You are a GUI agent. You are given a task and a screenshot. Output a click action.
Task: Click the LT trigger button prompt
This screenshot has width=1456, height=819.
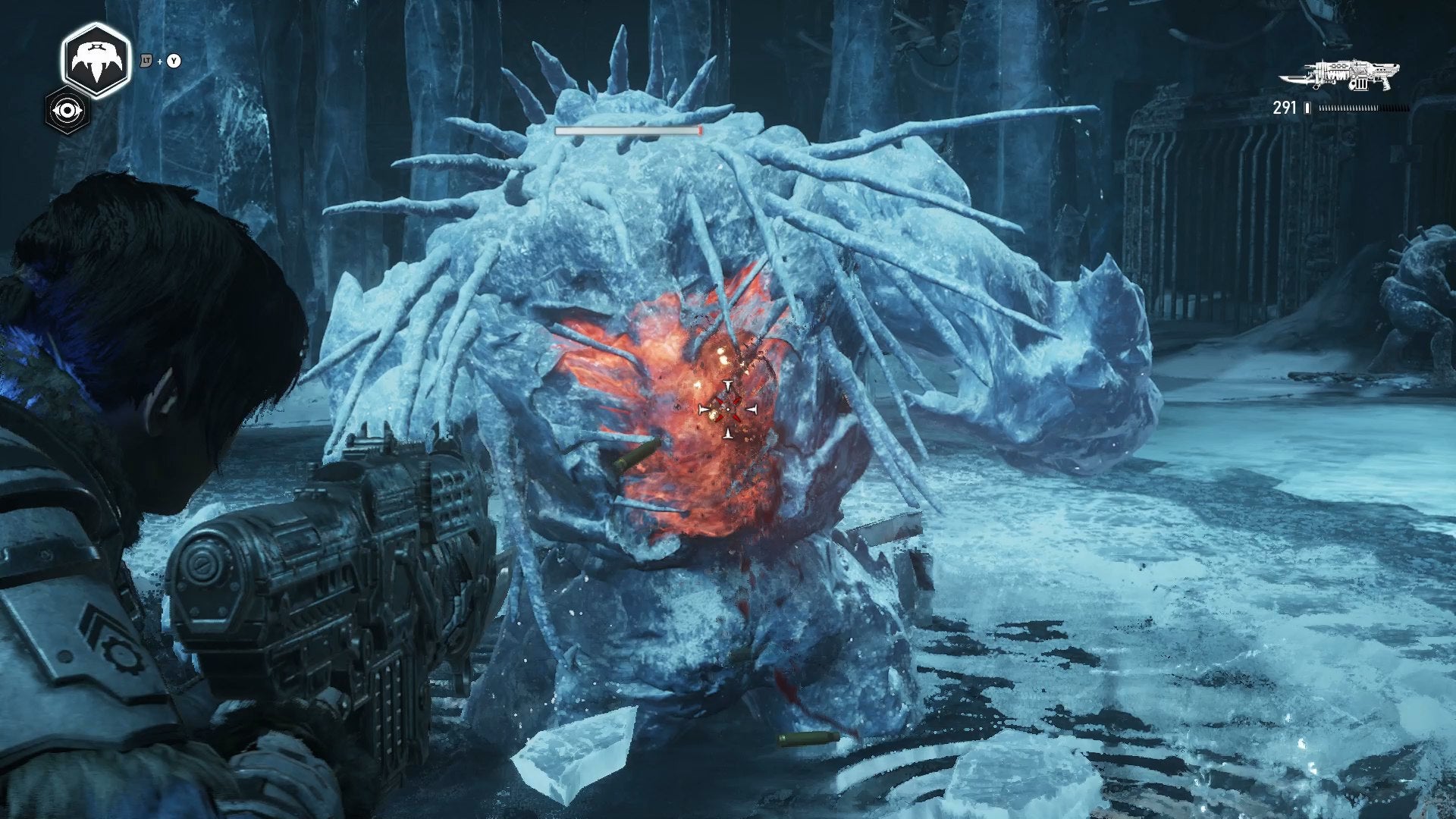click(x=146, y=60)
